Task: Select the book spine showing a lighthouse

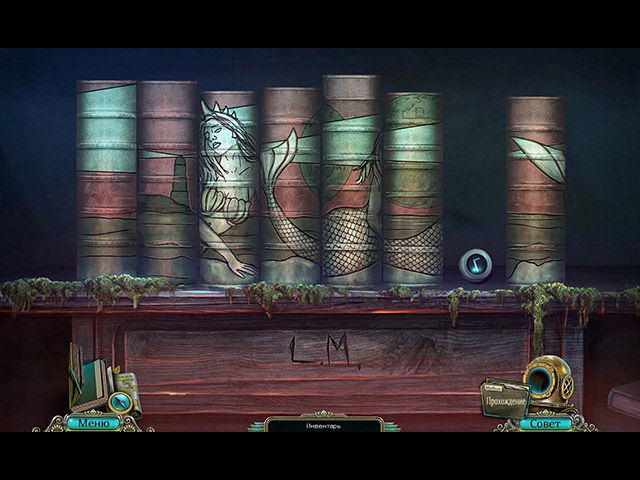Action: 167,180
